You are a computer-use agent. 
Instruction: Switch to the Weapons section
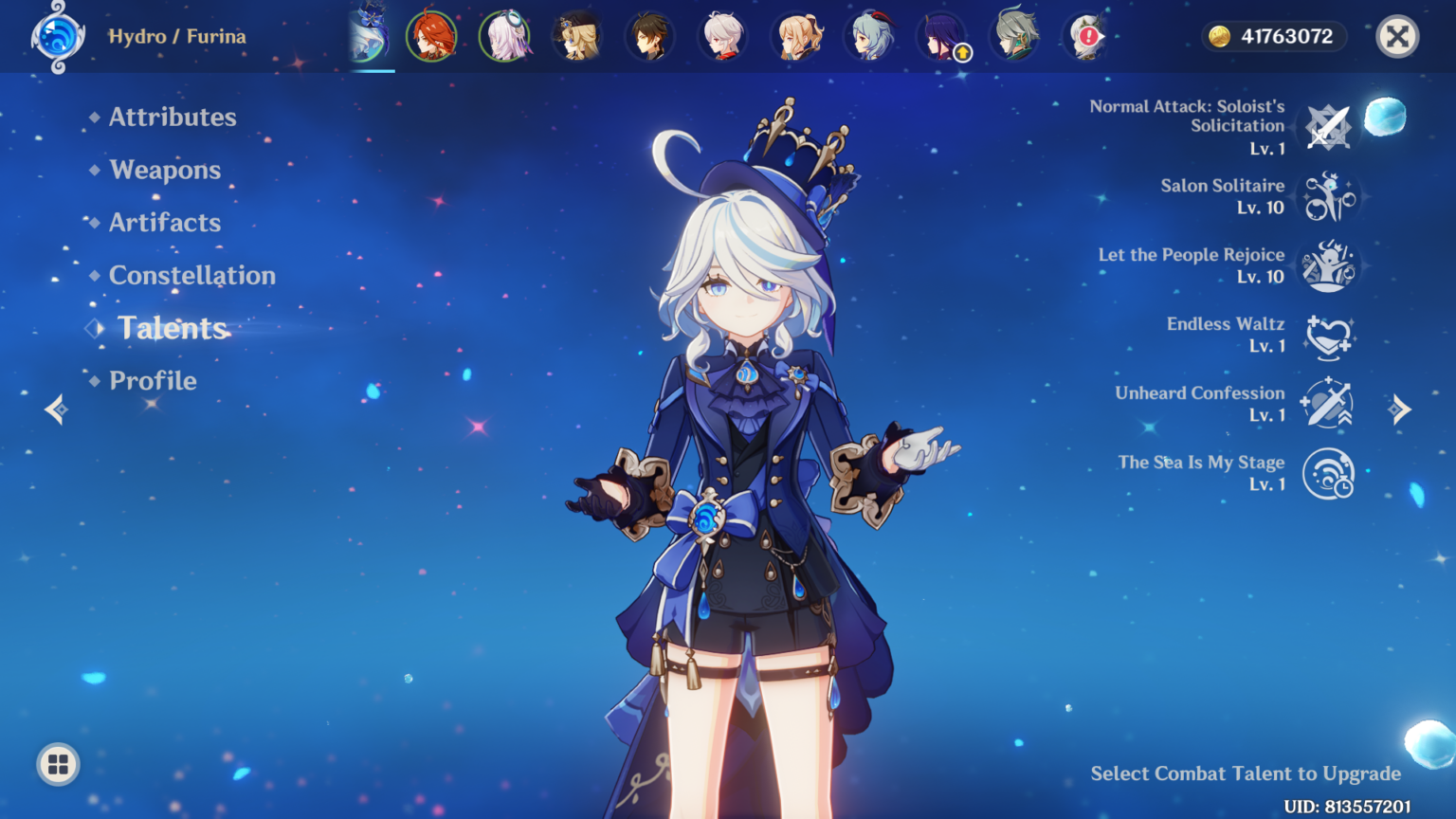[x=165, y=170]
